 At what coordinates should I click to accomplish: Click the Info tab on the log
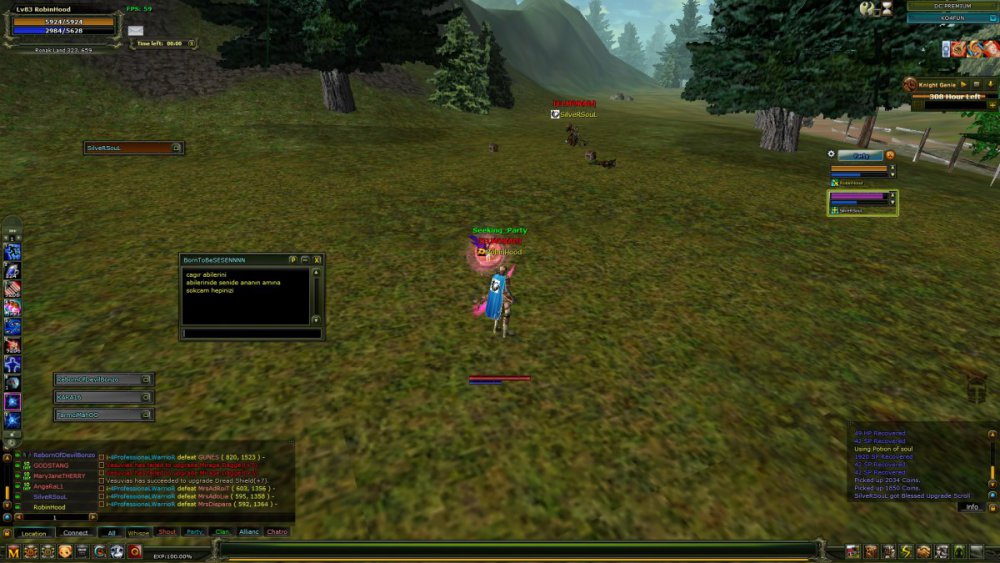(x=971, y=507)
